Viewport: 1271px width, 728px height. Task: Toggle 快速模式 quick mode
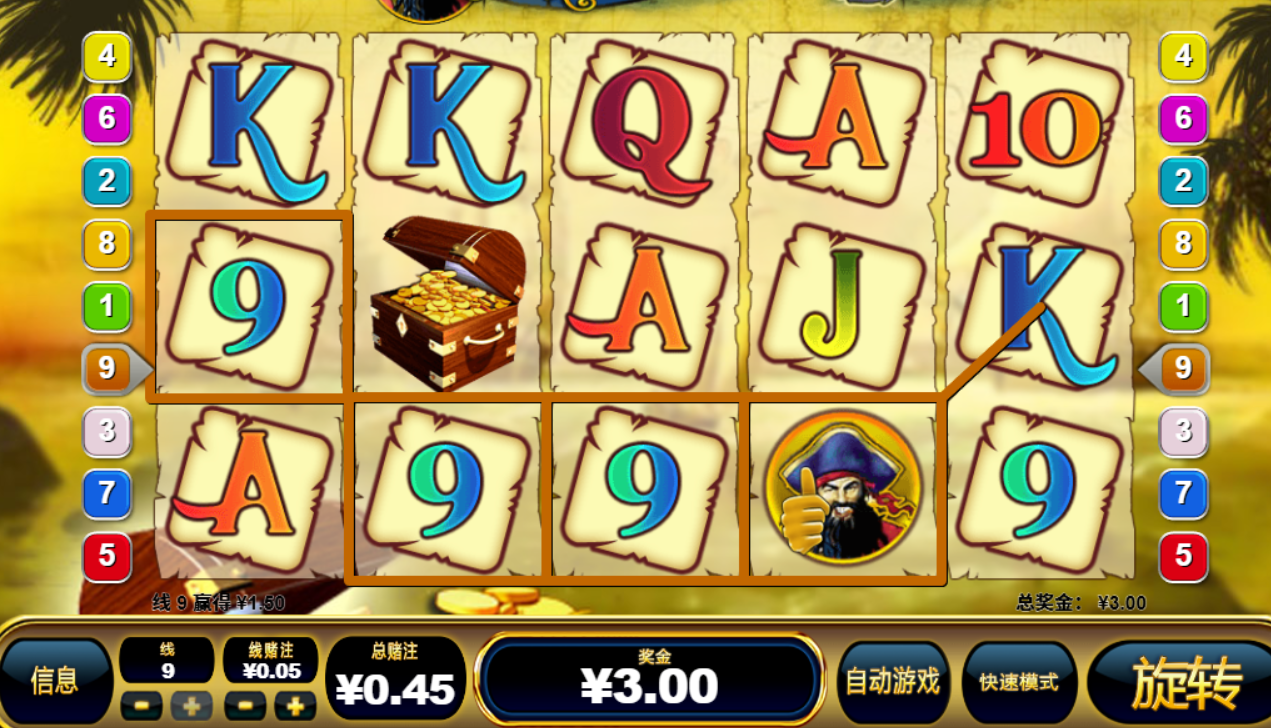1019,682
